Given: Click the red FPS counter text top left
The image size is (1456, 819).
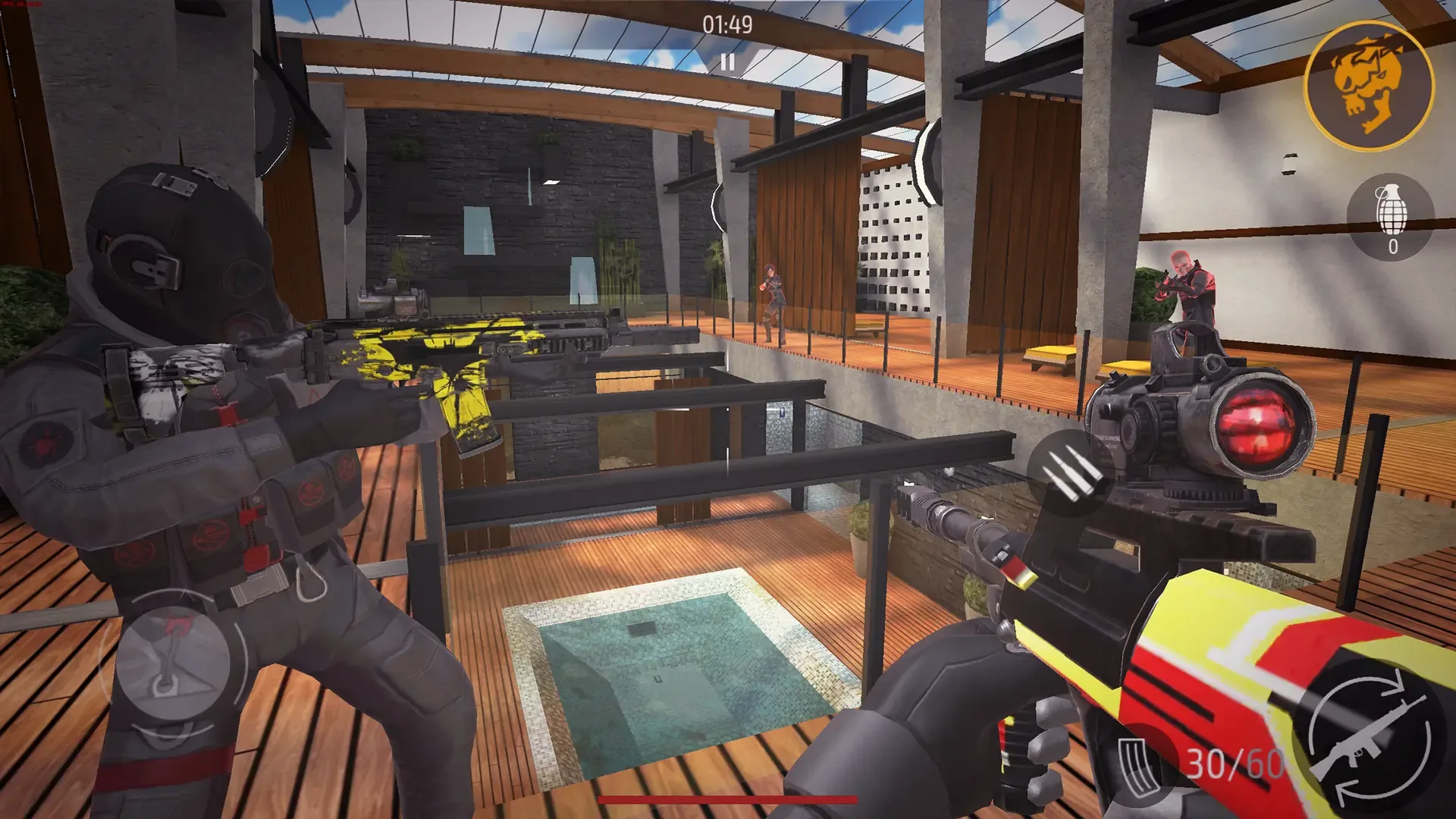Looking at the screenshot, I should coord(21,5).
